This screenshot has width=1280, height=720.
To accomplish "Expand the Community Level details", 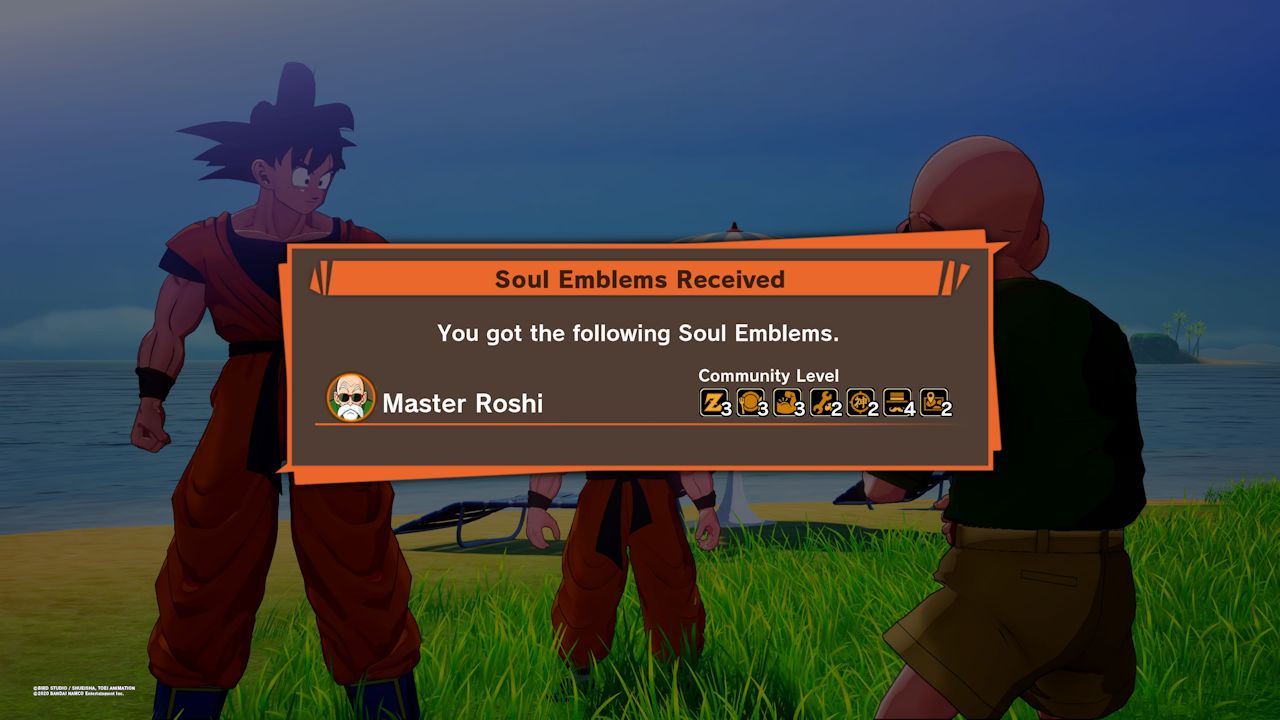I will coord(770,376).
